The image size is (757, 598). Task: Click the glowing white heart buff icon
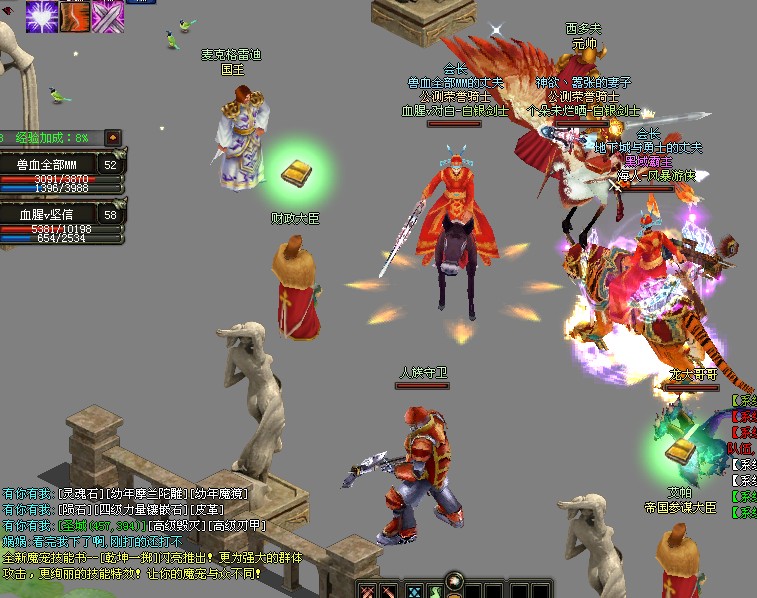[40, 16]
